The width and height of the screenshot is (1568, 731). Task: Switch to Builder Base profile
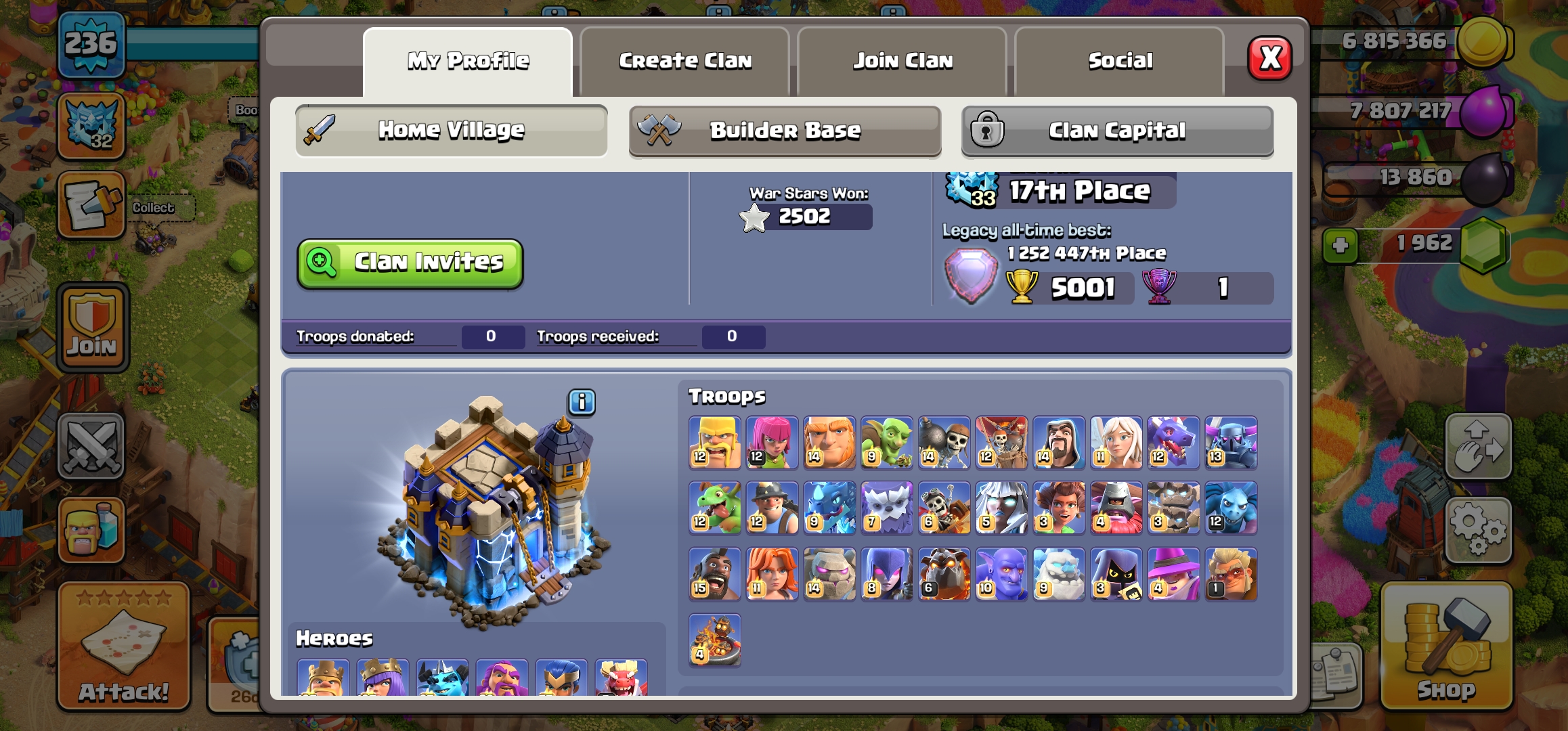(785, 130)
